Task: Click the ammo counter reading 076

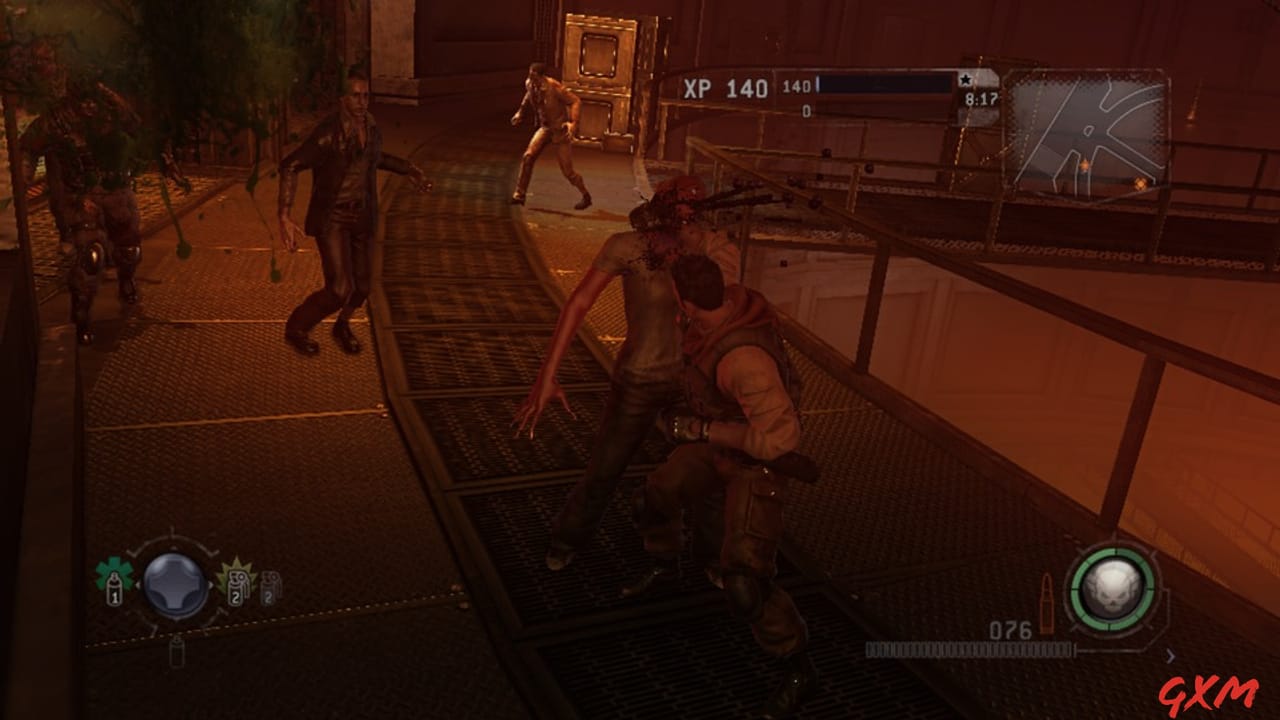Action: coord(1010,632)
